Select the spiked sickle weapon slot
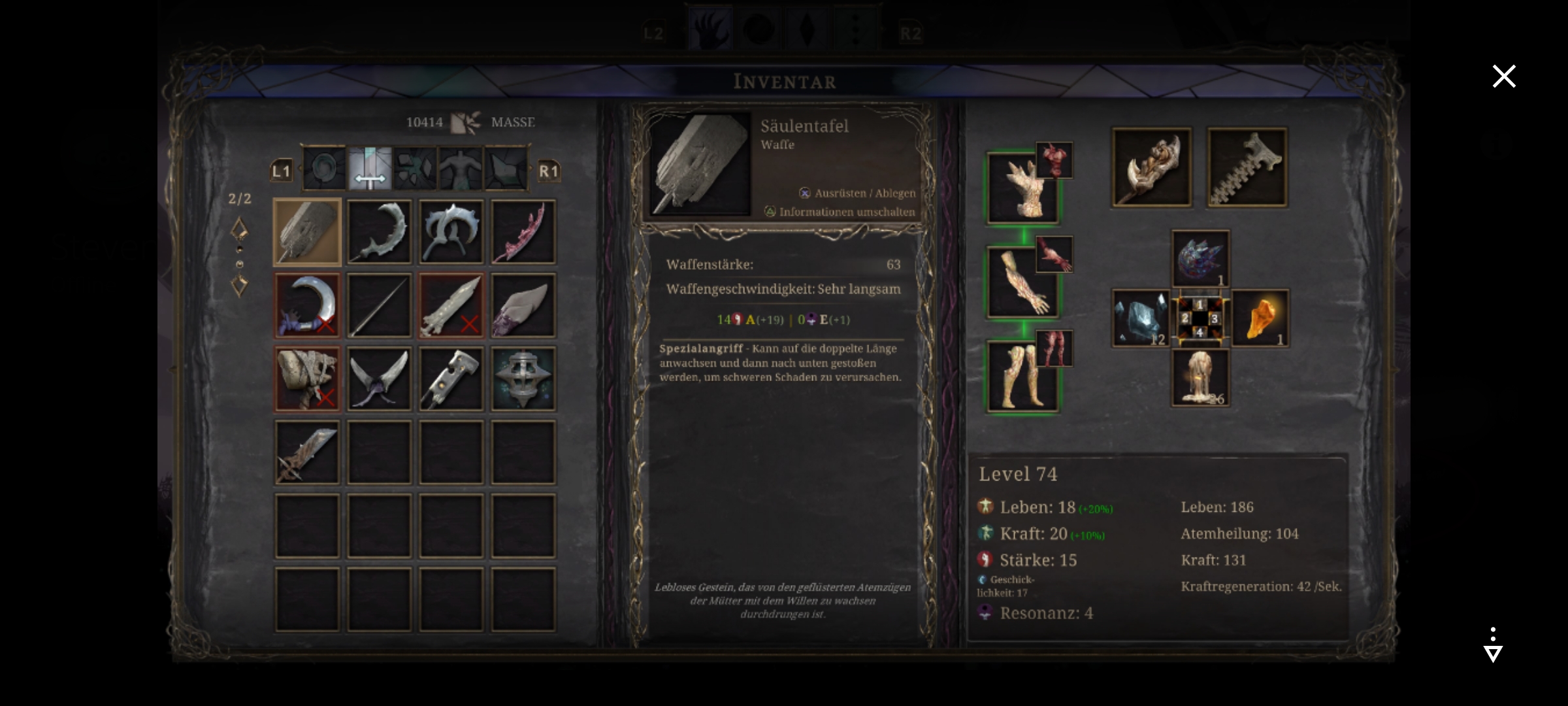1568x706 pixels. pos(379,232)
